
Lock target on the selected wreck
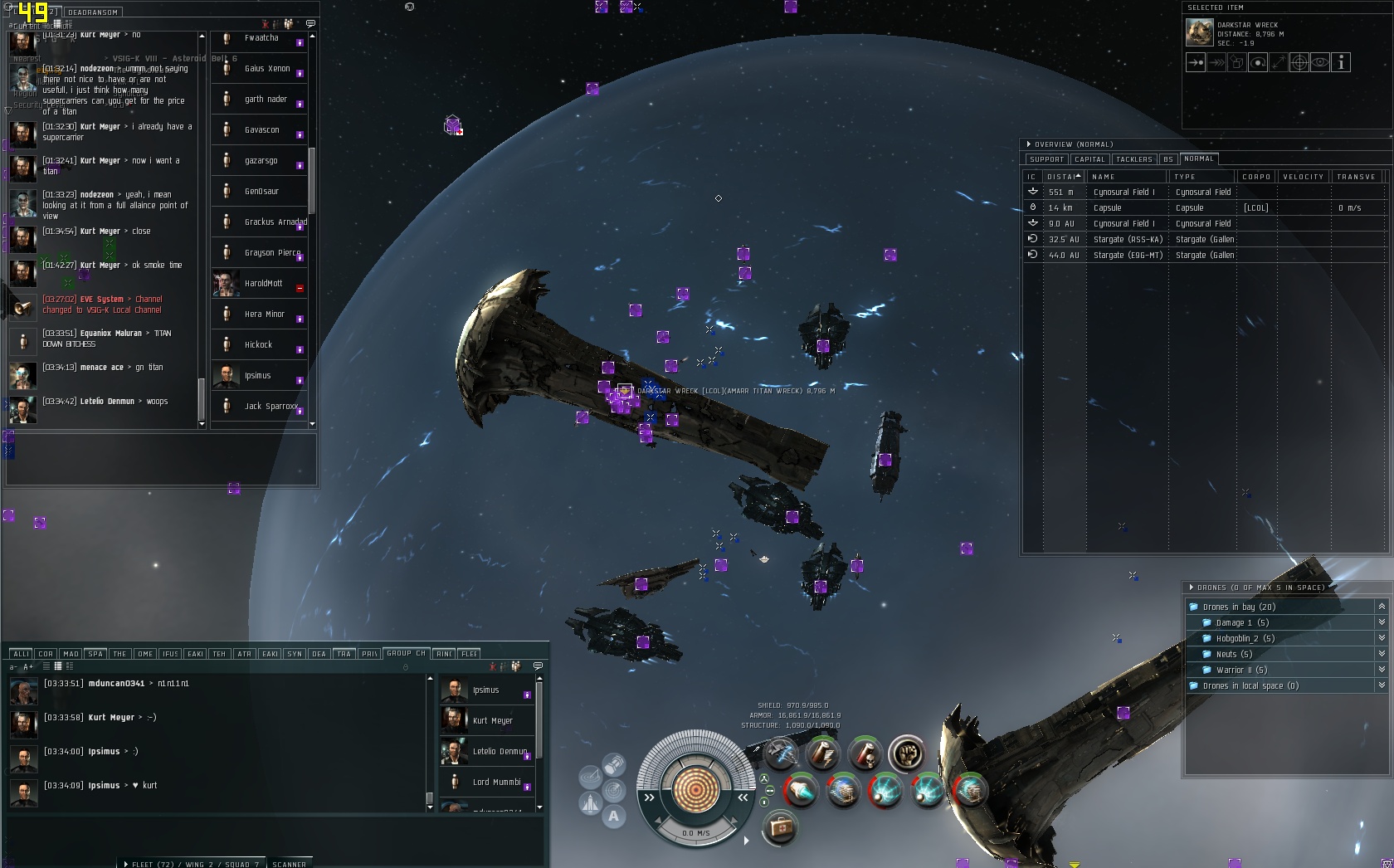click(1299, 63)
